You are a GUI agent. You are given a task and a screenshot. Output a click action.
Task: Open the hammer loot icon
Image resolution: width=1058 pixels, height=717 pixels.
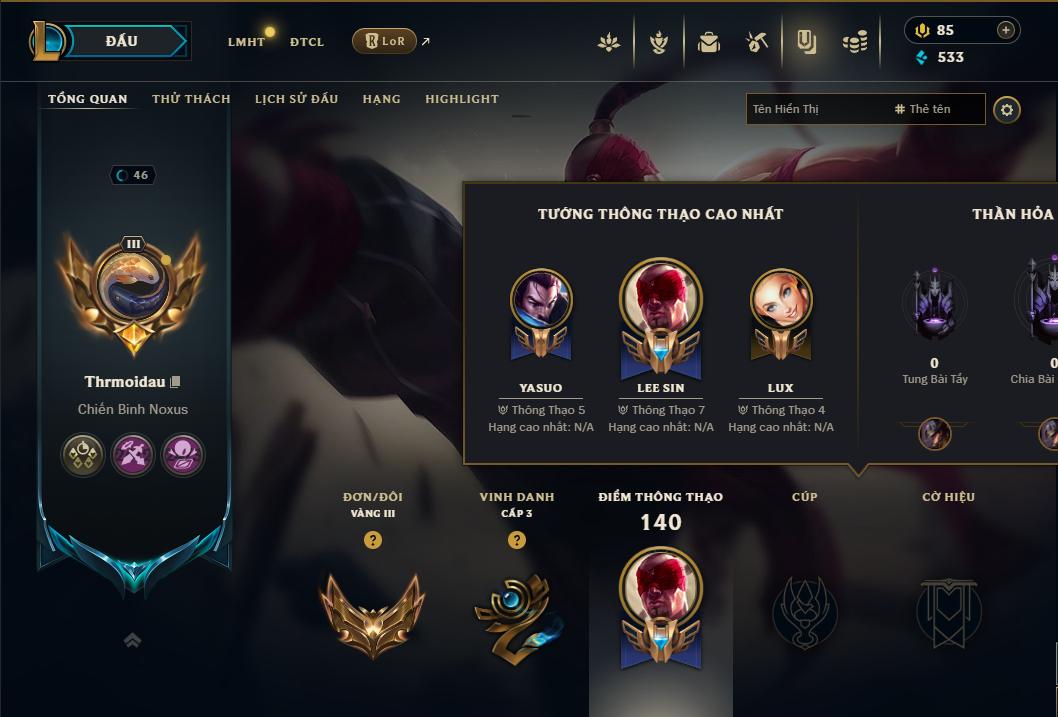[757, 42]
